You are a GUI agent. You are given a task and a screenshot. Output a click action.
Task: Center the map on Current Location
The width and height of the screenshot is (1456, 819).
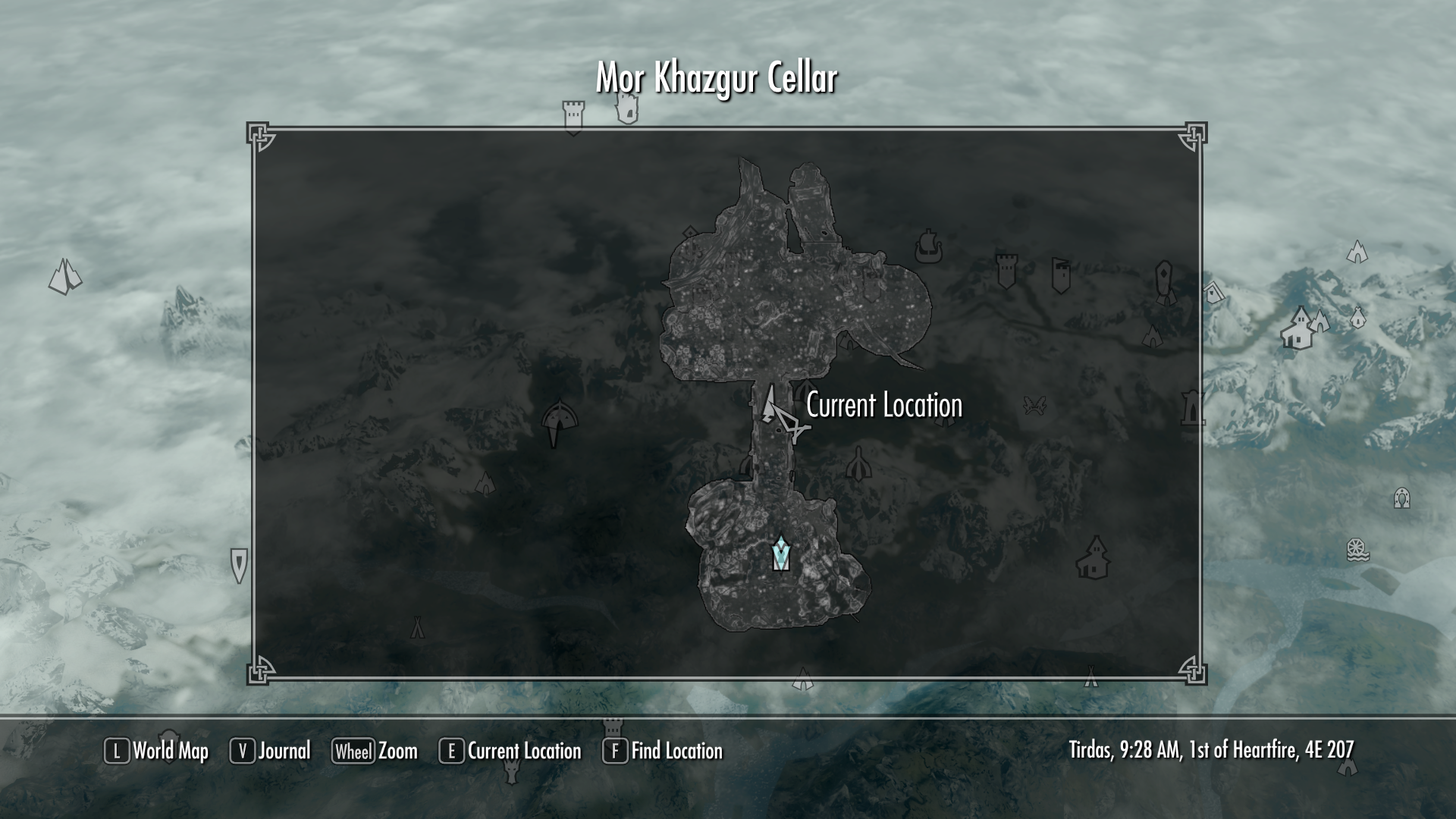coord(510,751)
